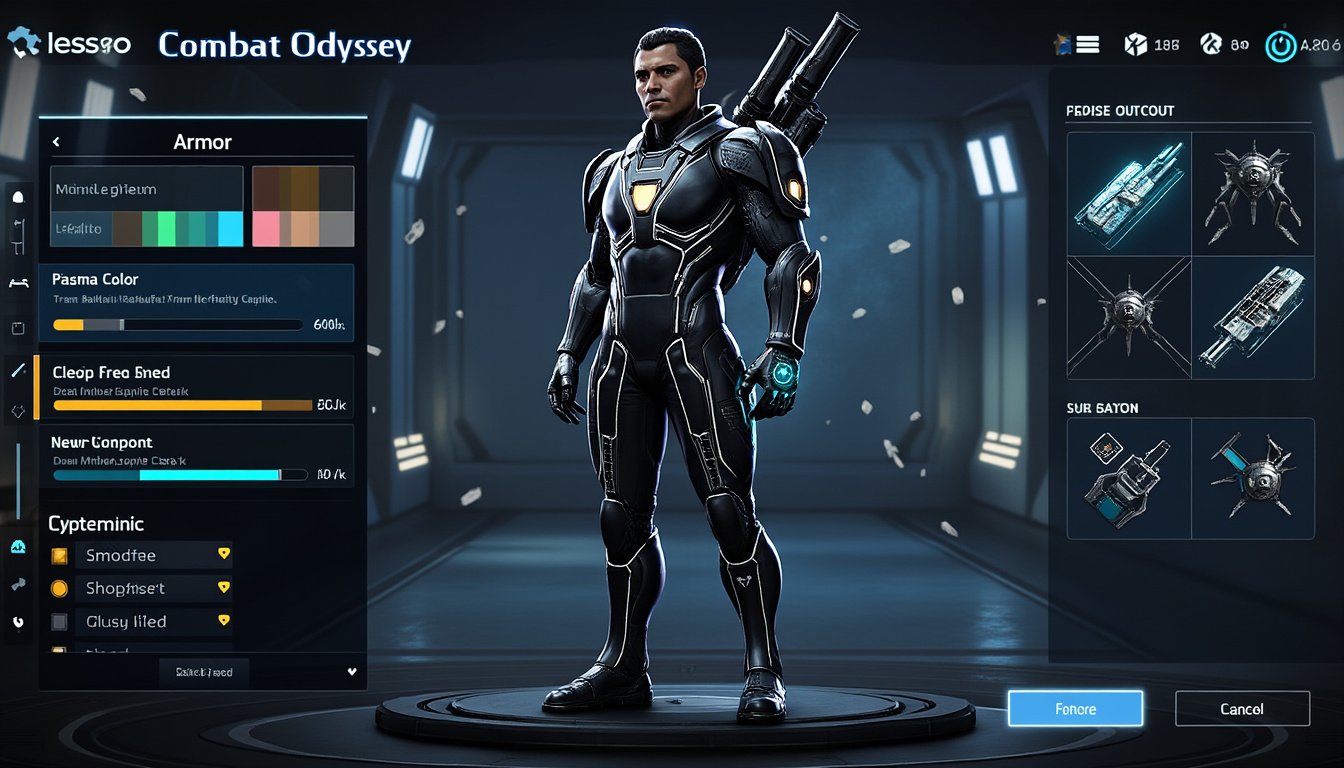Open the helmet category in the sidebar

tap(17, 197)
